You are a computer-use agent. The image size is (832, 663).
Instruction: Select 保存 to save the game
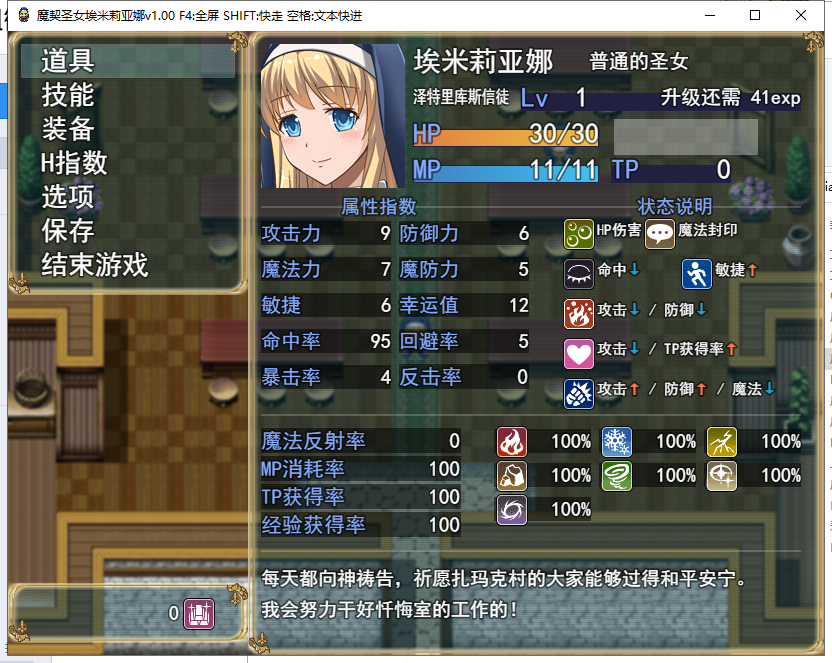(68, 231)
